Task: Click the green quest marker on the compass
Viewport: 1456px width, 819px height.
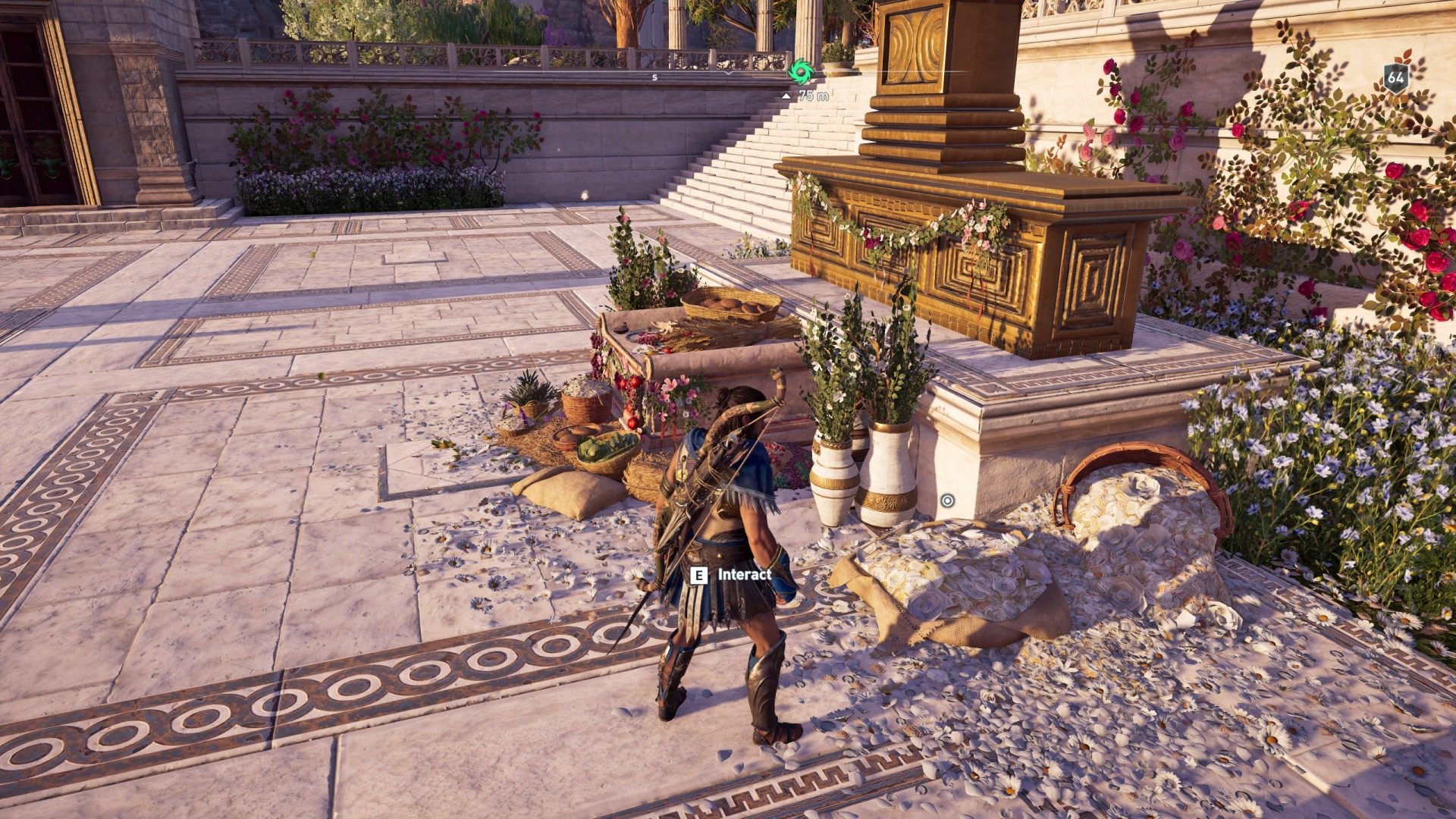Action: click(800, 72)
